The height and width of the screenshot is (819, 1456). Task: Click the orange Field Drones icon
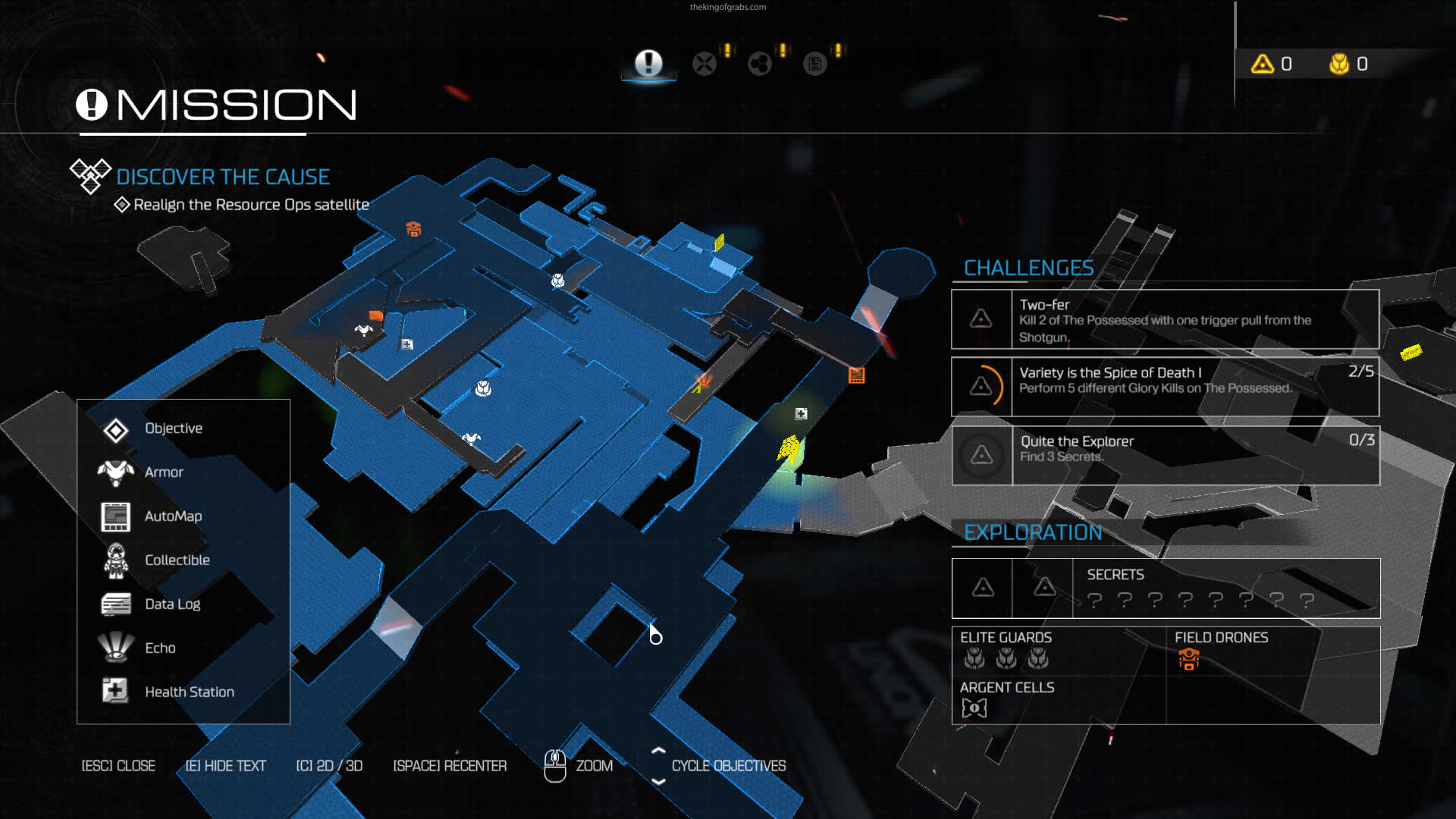point(1188,660)
